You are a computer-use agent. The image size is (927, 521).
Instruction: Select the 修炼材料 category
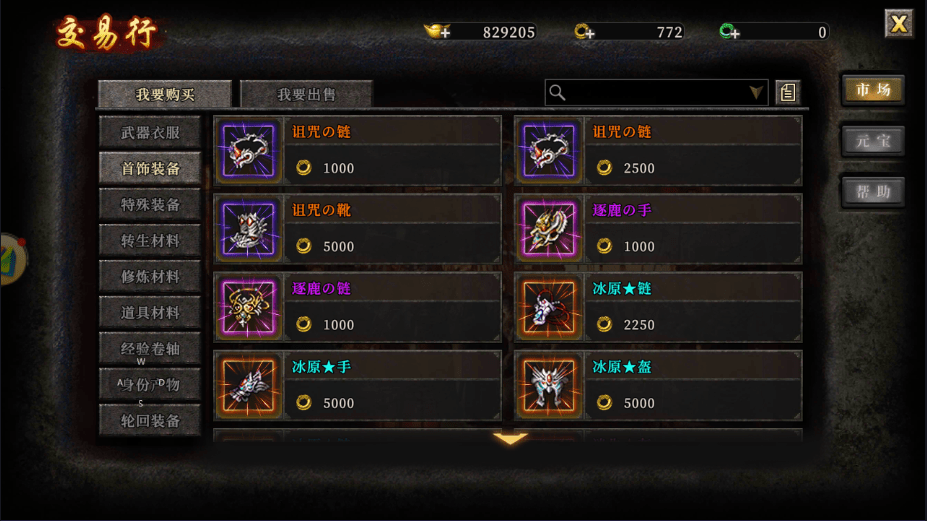(x=150, y=276)
